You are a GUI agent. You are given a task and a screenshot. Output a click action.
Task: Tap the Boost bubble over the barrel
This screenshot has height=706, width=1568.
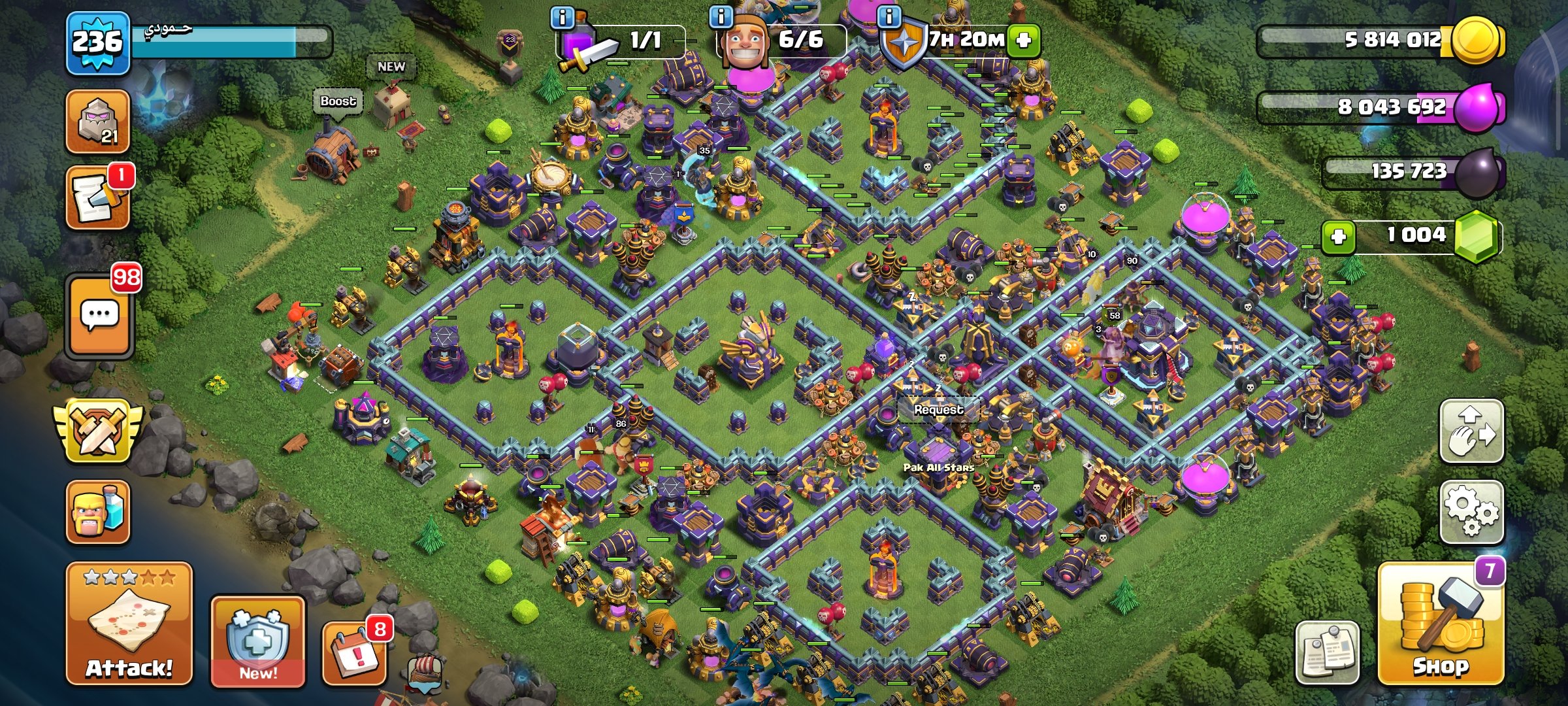[338, 101]
